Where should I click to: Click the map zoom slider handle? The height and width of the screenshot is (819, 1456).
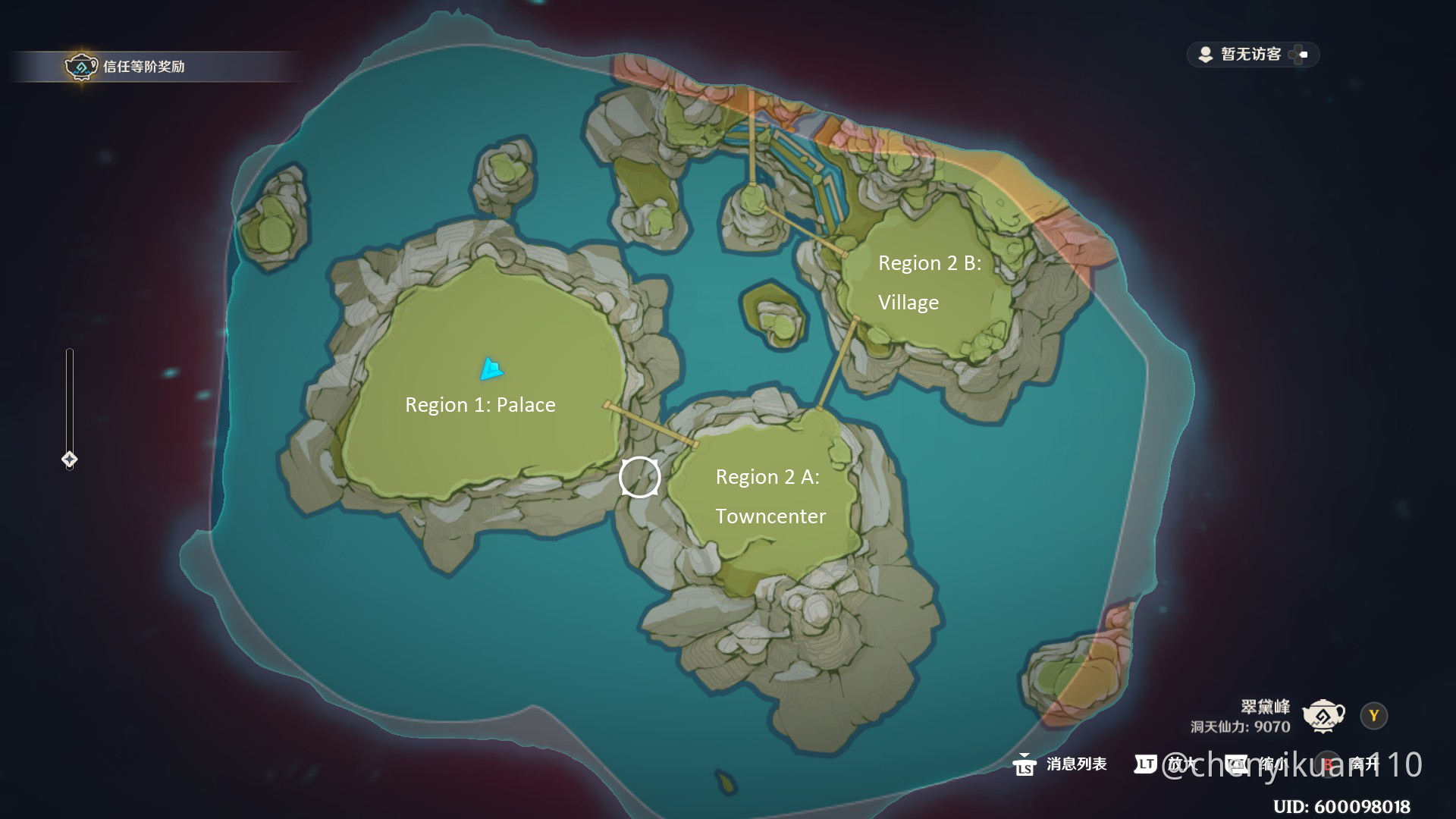[x=69, y=460]
